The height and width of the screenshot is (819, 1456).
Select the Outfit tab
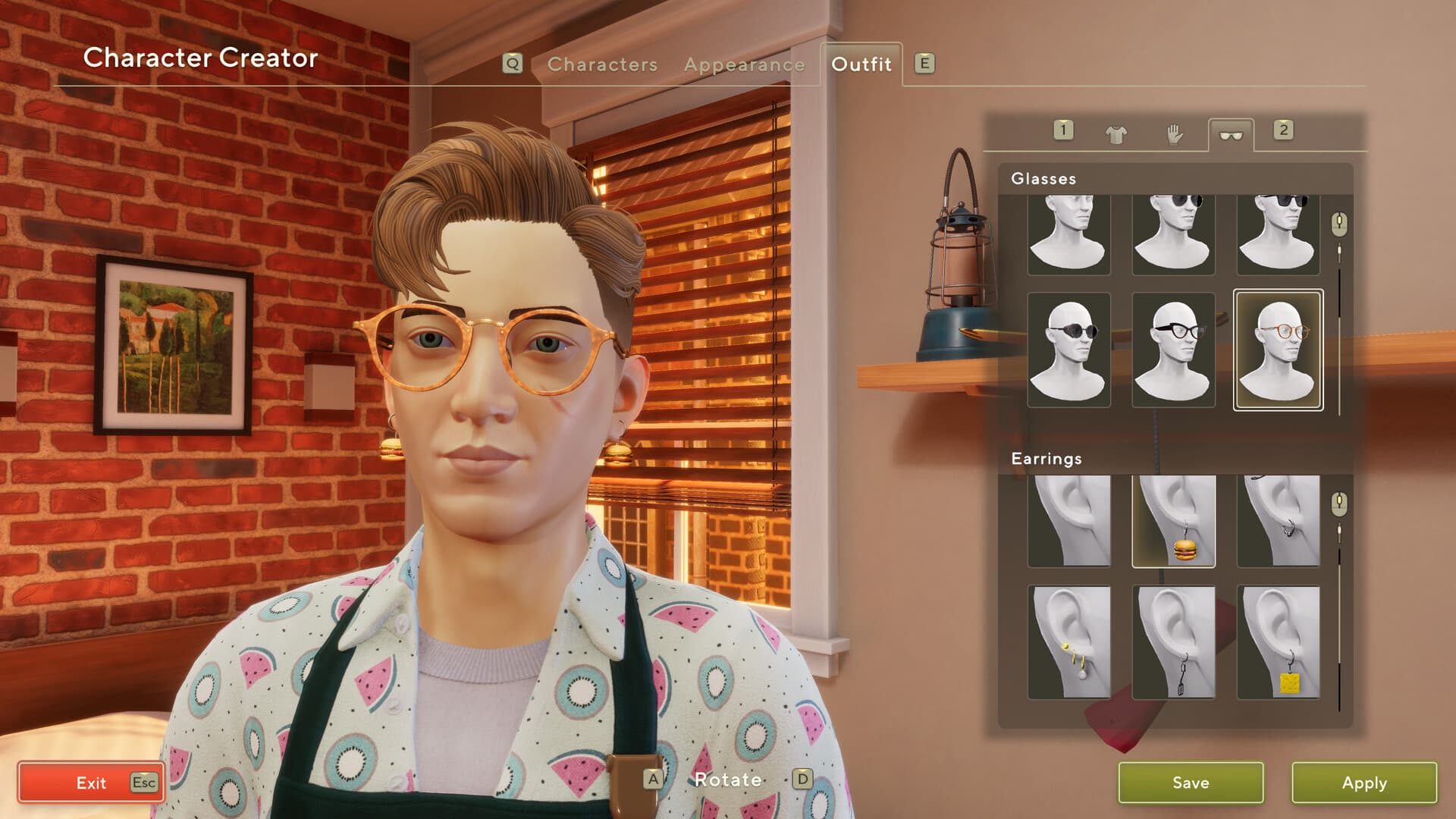point(861,64)
